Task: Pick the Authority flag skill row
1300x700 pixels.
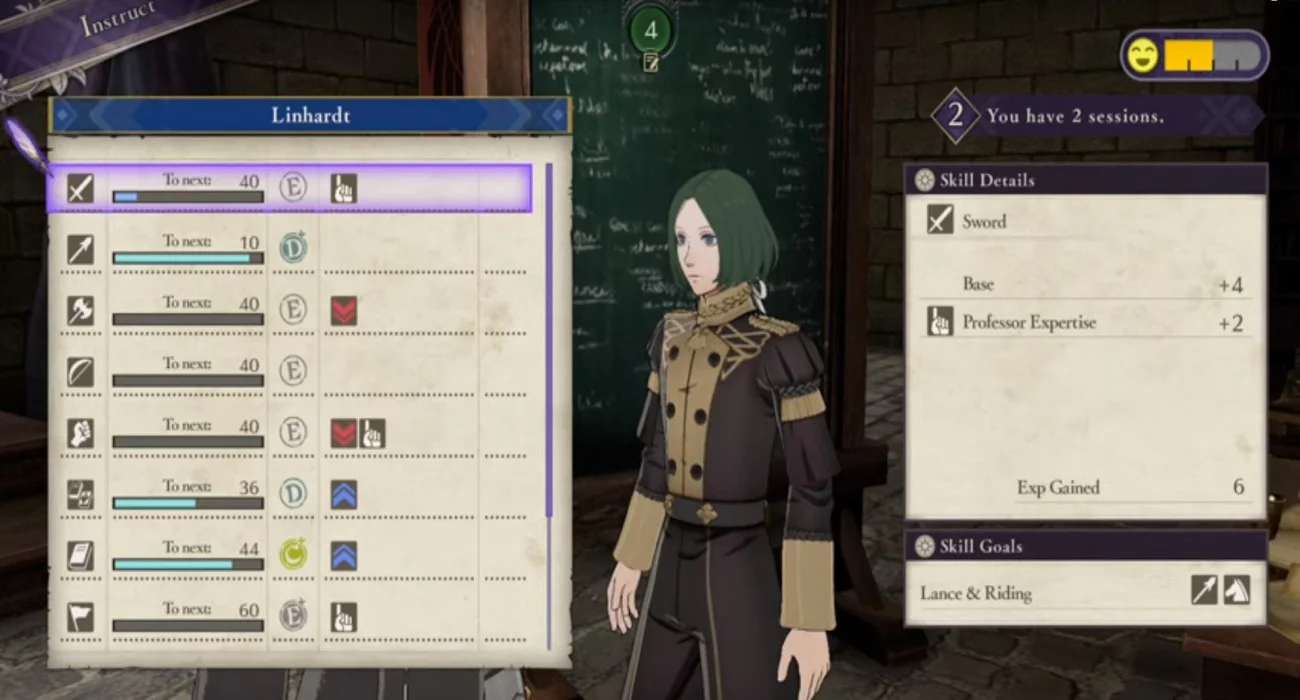Action: pos(290,617)
